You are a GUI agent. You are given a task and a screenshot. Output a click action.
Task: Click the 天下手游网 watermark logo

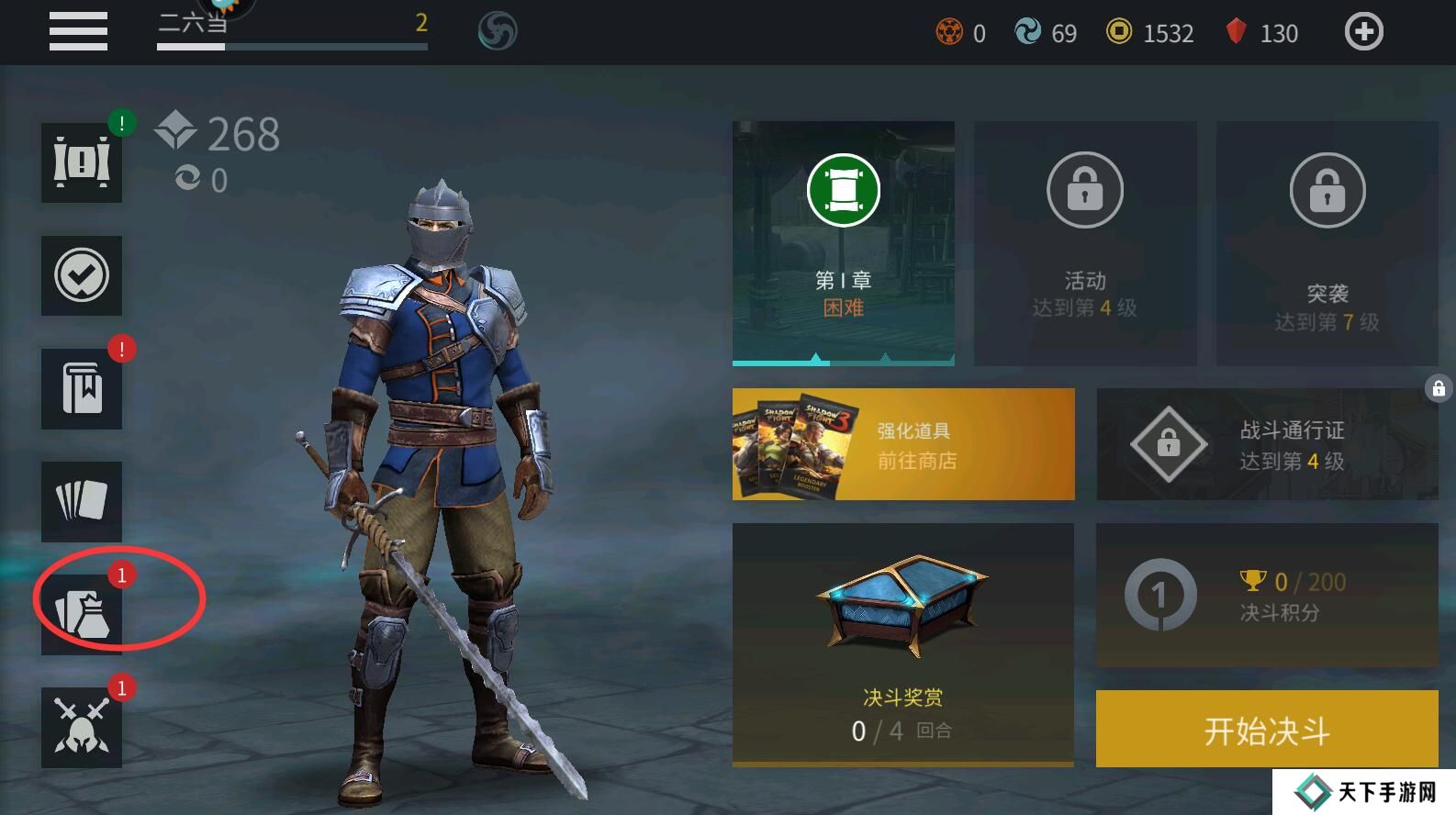pos(1366,792)
